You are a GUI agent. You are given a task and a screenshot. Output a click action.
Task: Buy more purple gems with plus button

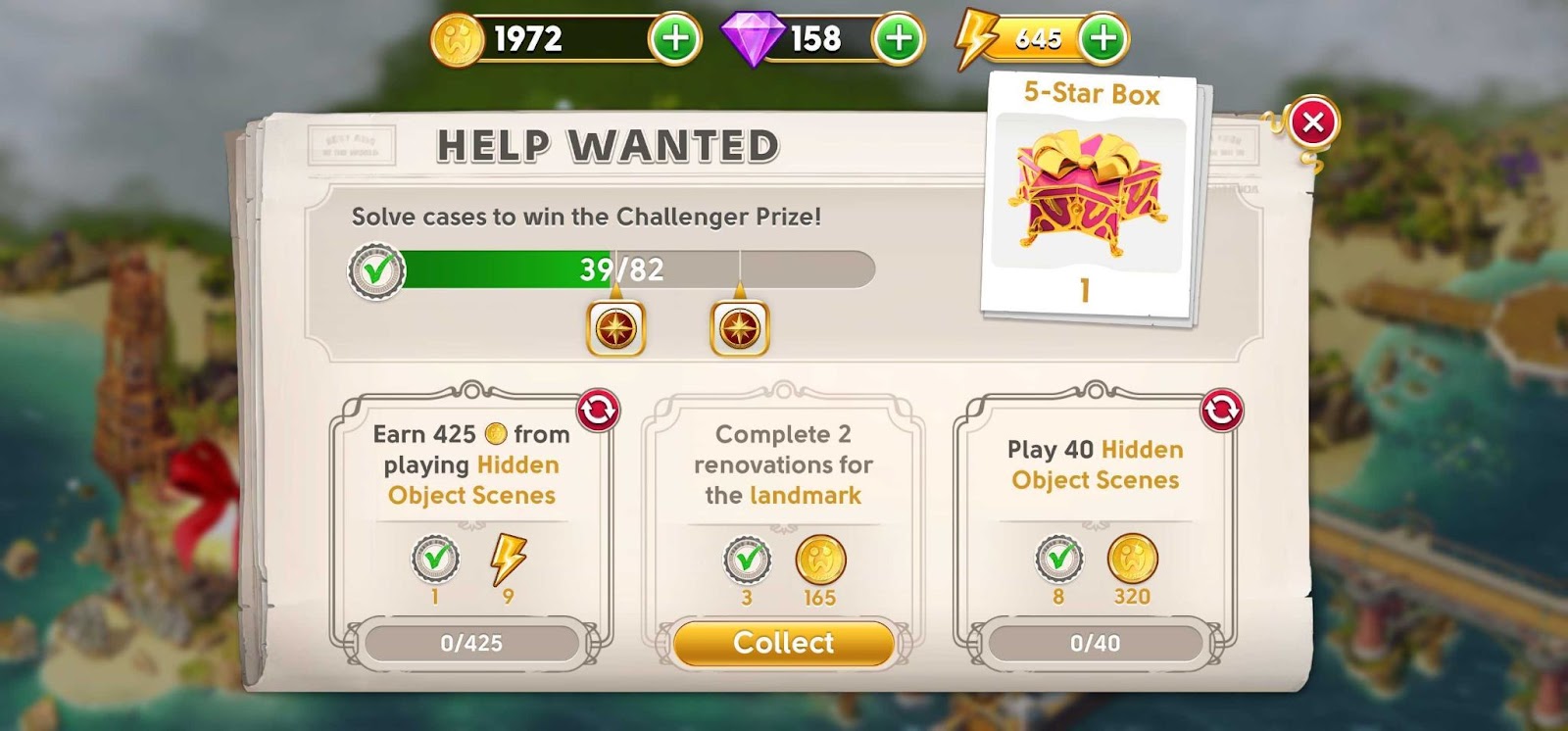pos(899,39)
